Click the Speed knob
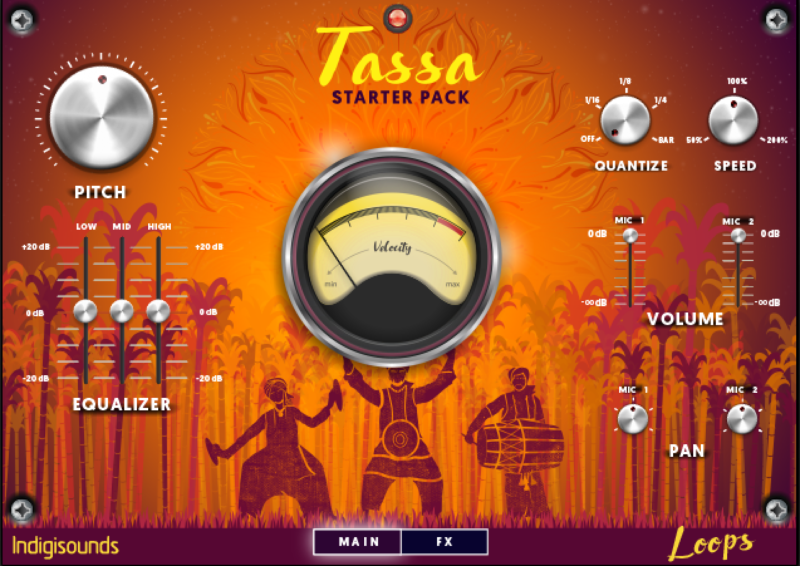Screen dimensions: 800x566 (x=735, y=119)
